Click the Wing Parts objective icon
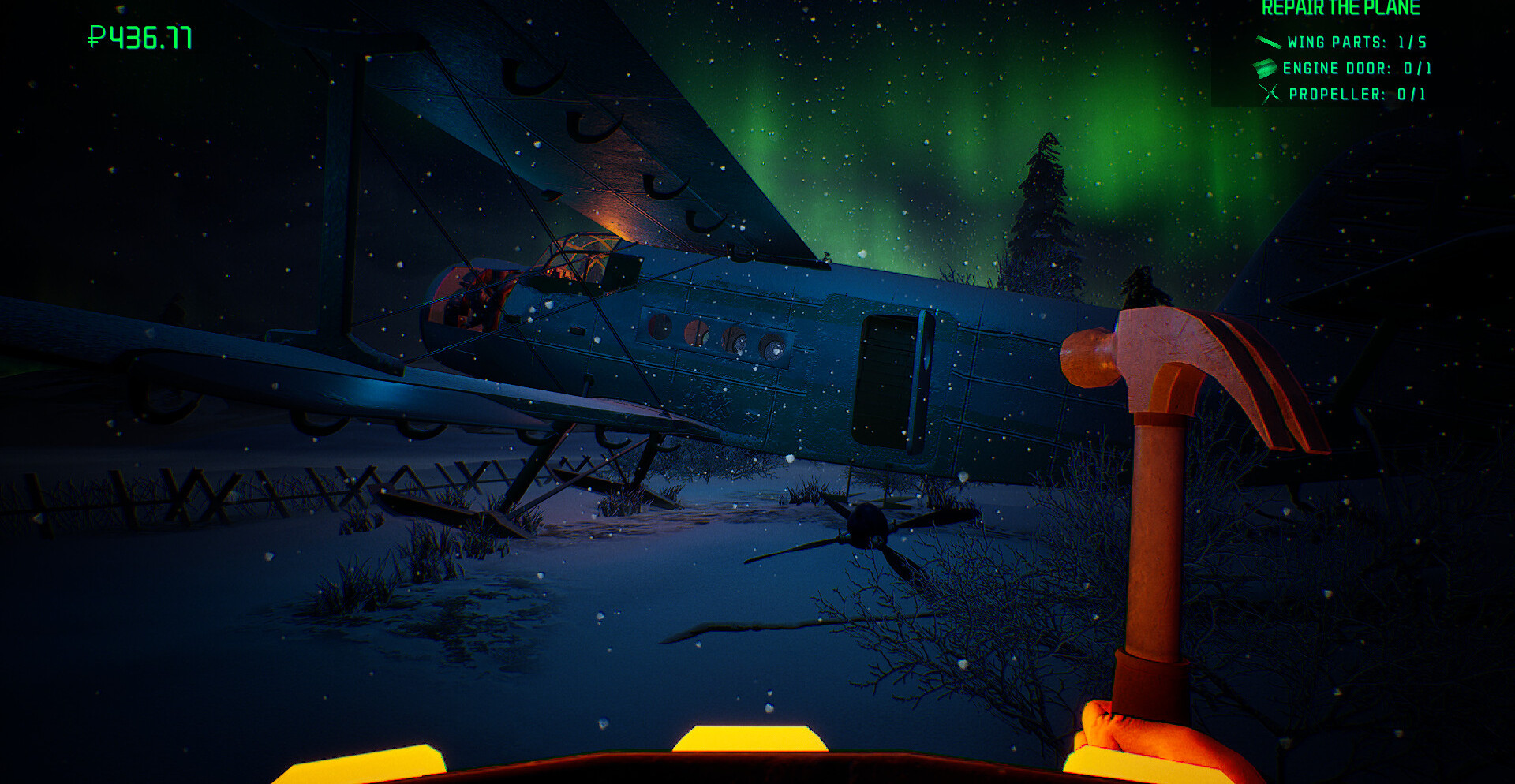The height and width of the screenshot is (784, 1515). click(x=1268, y=42)
